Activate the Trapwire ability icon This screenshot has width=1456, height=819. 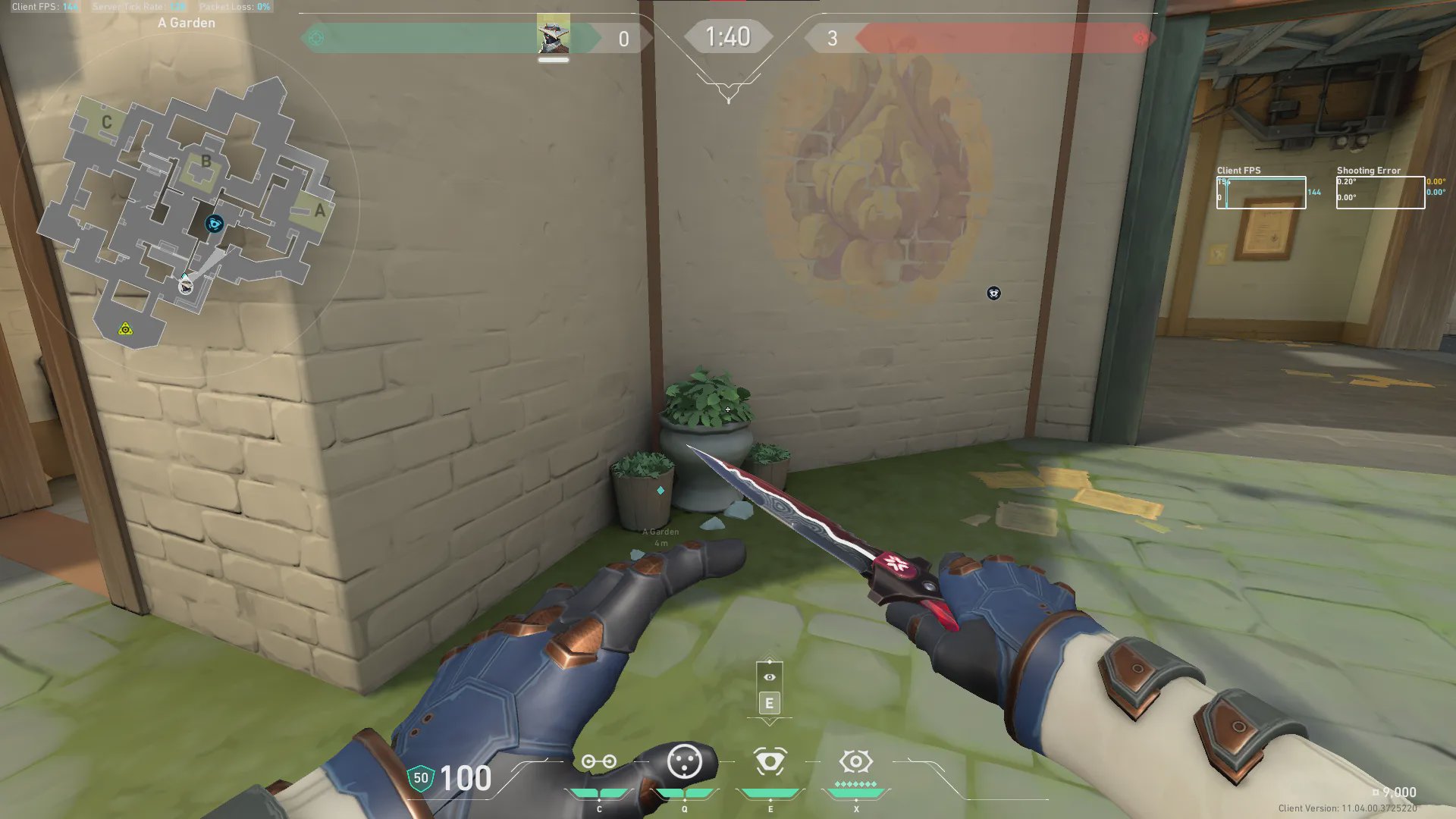click(x=598, y=761)
